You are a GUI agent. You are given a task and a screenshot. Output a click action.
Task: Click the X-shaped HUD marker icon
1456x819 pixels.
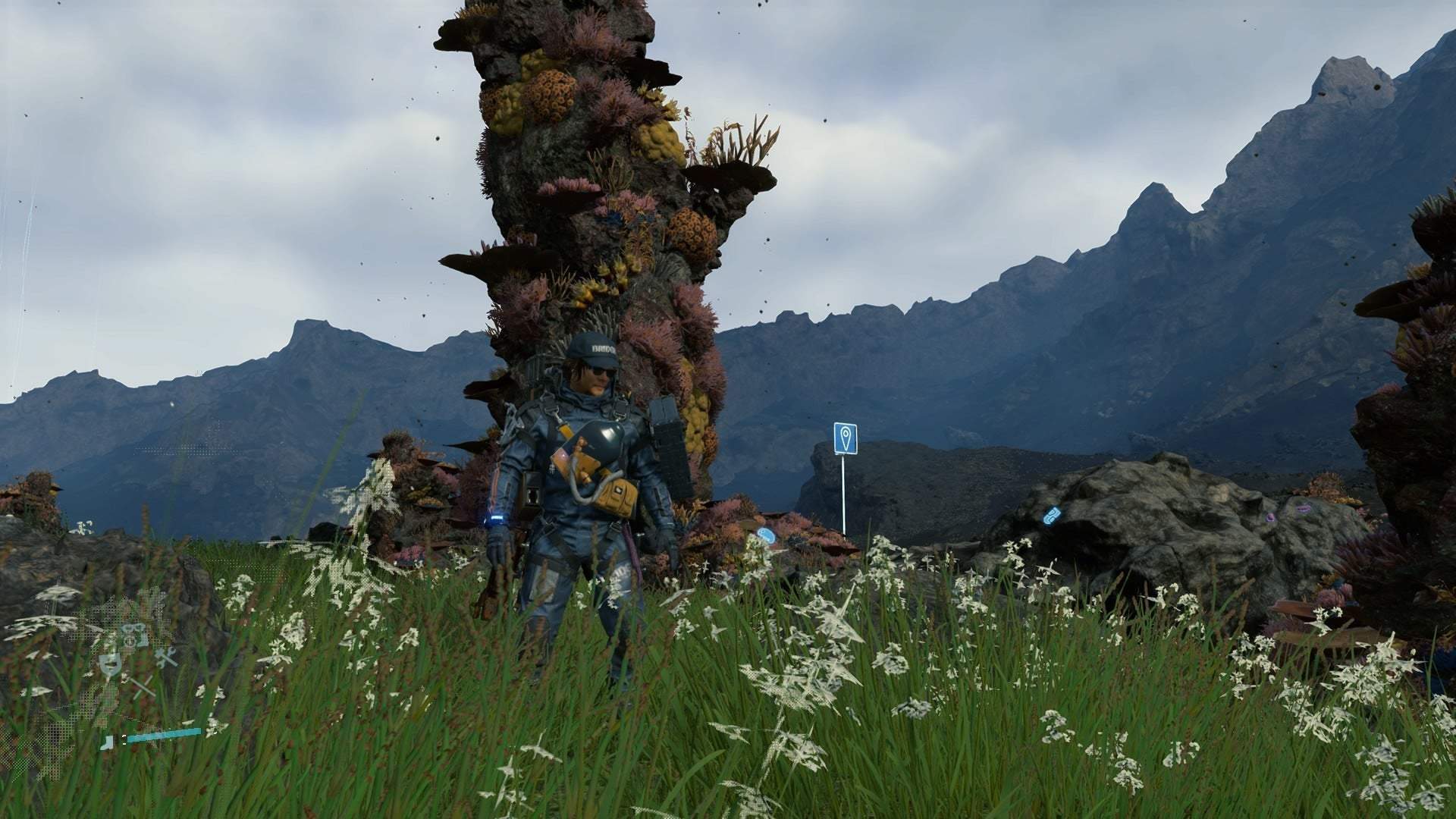tap(143, 686)
